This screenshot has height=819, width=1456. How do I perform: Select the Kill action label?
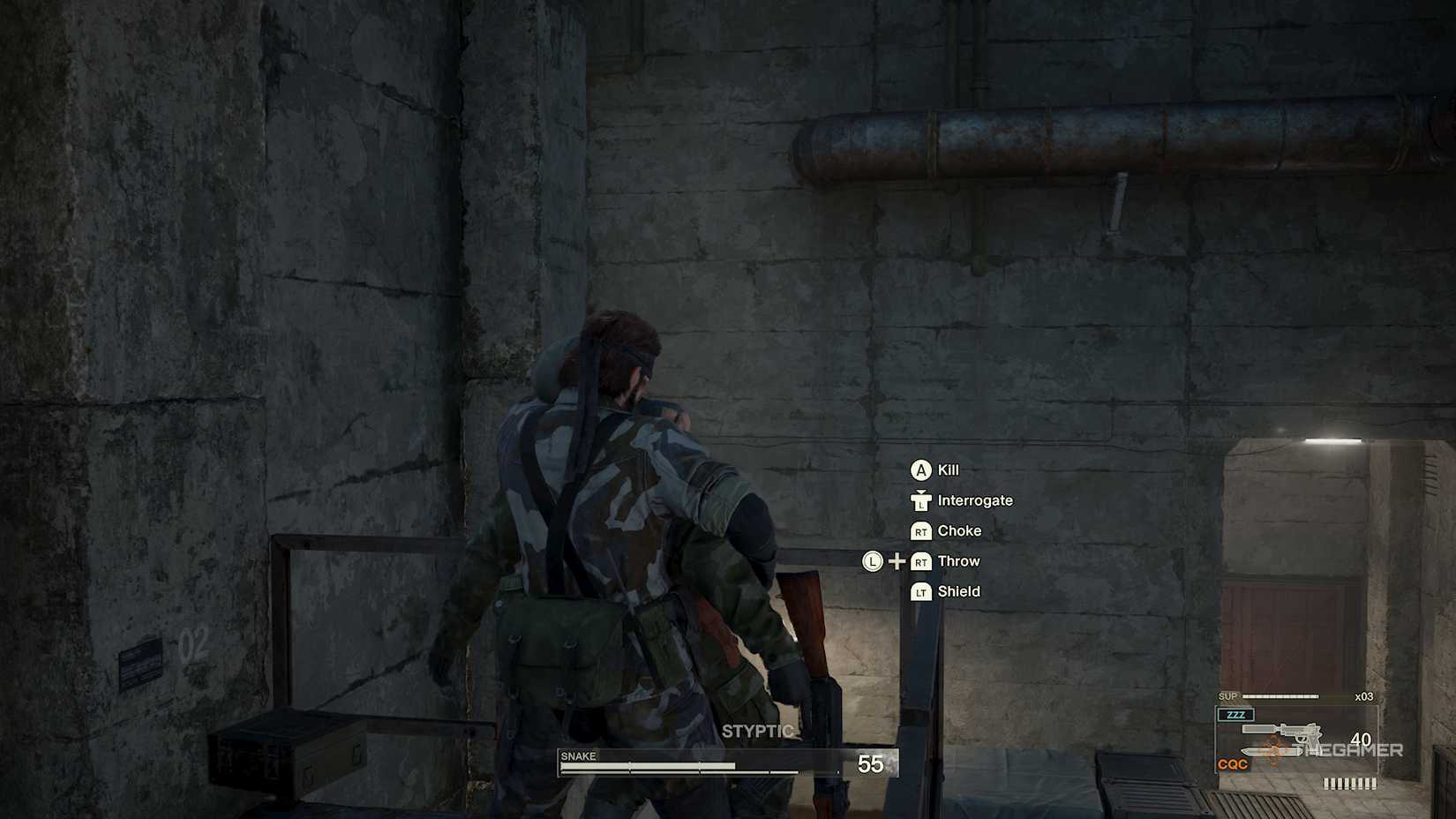(x=948, y=470)
